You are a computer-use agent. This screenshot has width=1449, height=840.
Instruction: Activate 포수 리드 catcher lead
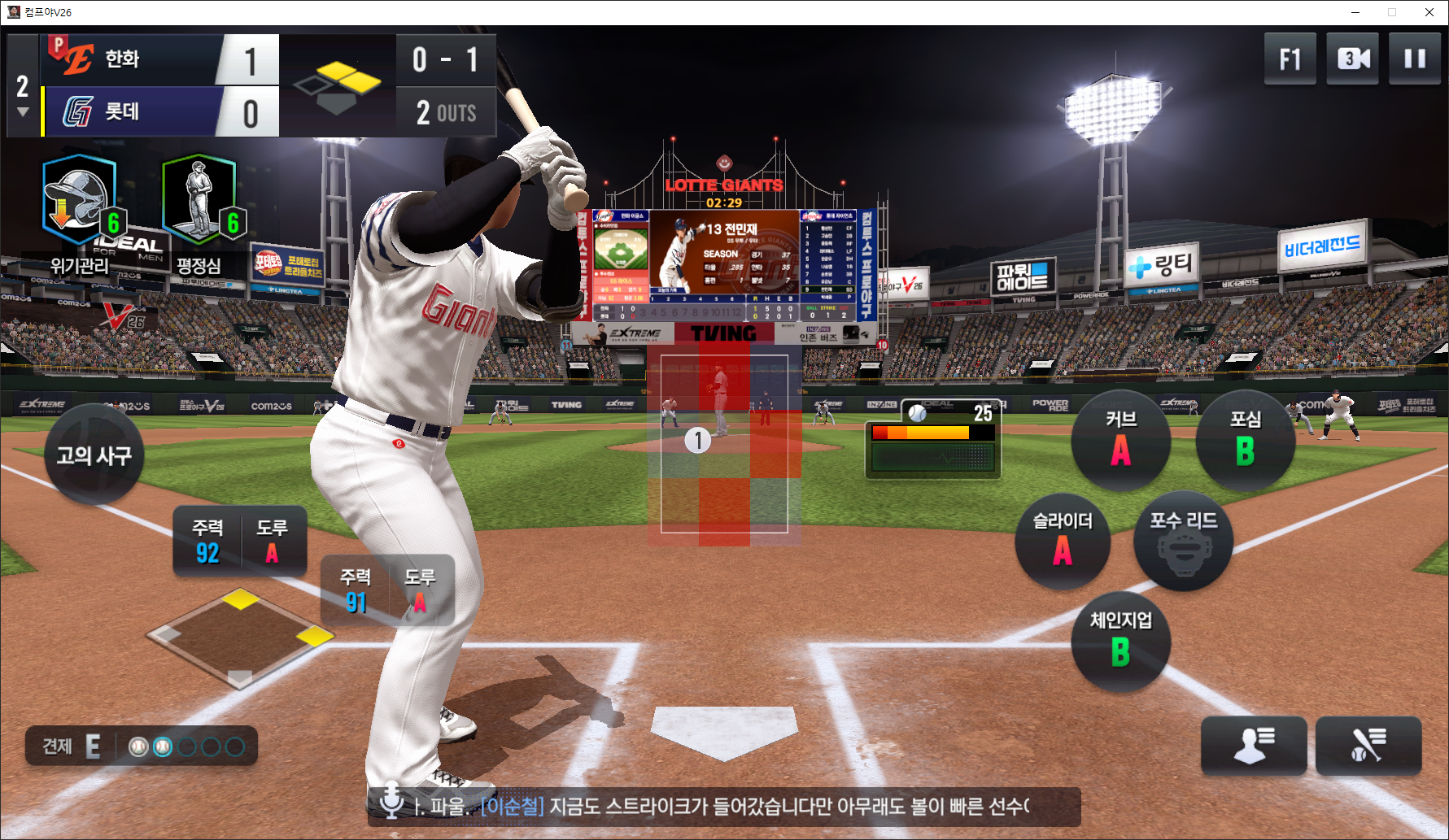point(1183,542)
